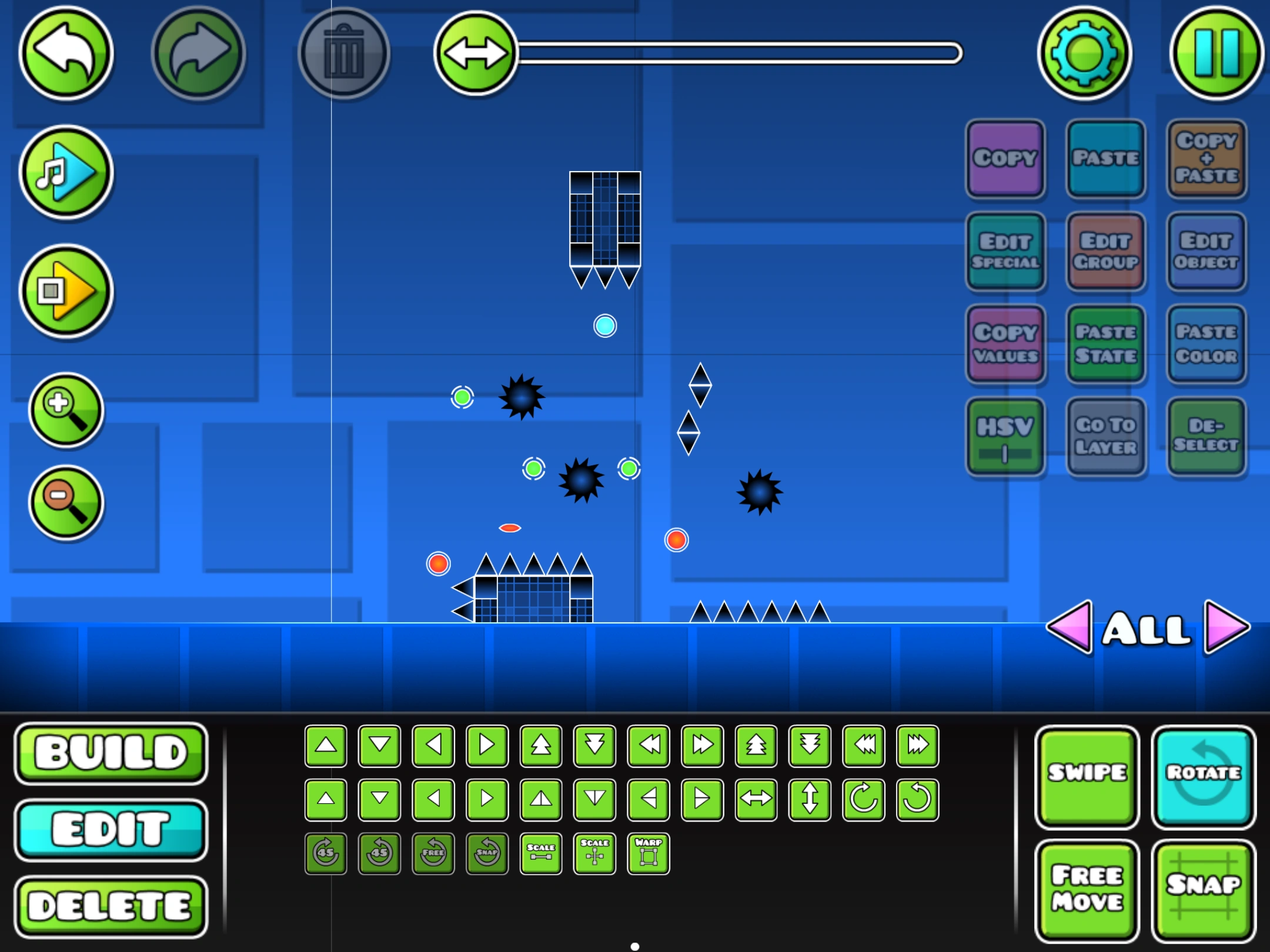
Task: Click the Warp transform button
Action: point(648,854)
